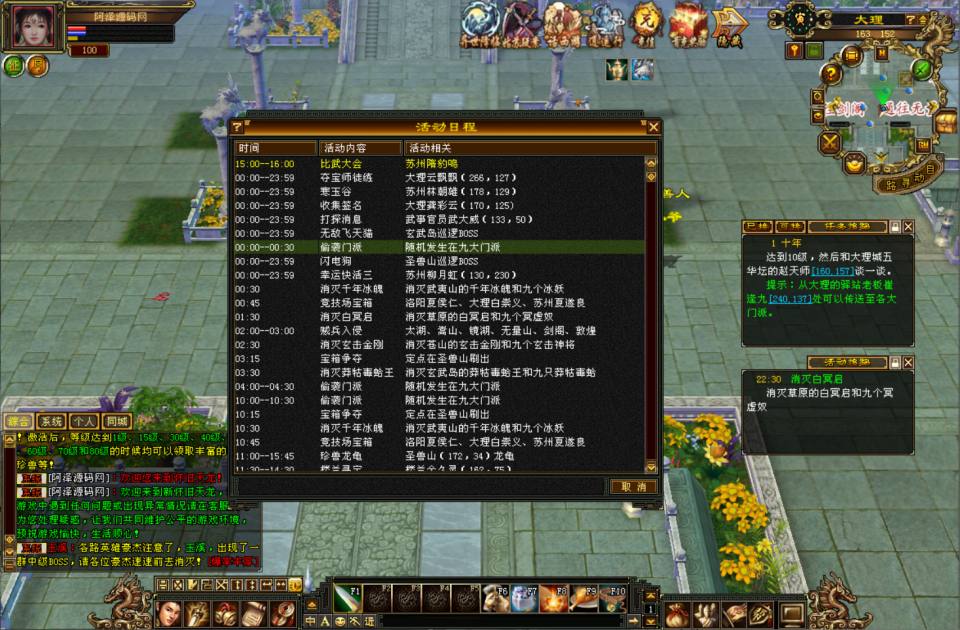The image size is (960, 630).
Task: Open the bag pouch icon in bottom menu
Action: click(x=675, y=612)
